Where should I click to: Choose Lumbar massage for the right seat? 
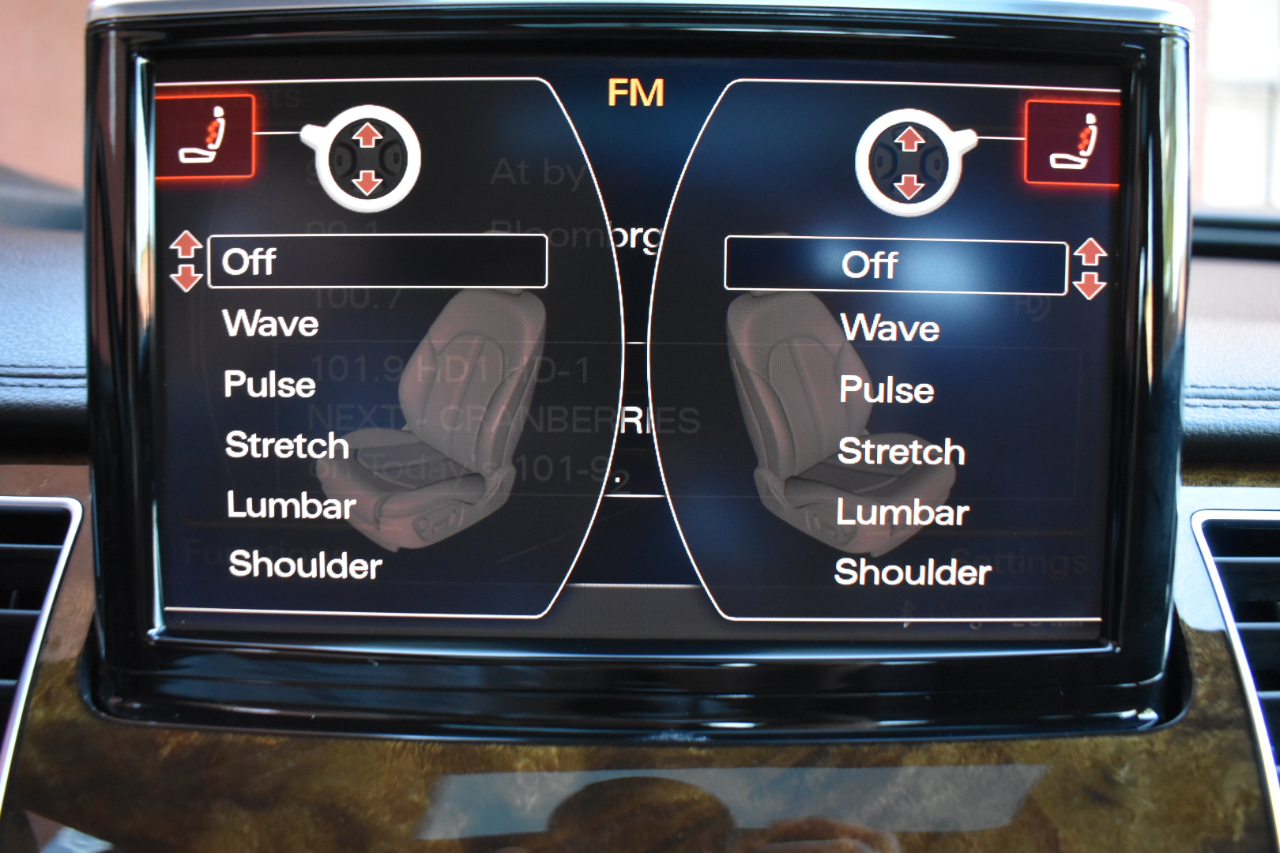point(903,513)
